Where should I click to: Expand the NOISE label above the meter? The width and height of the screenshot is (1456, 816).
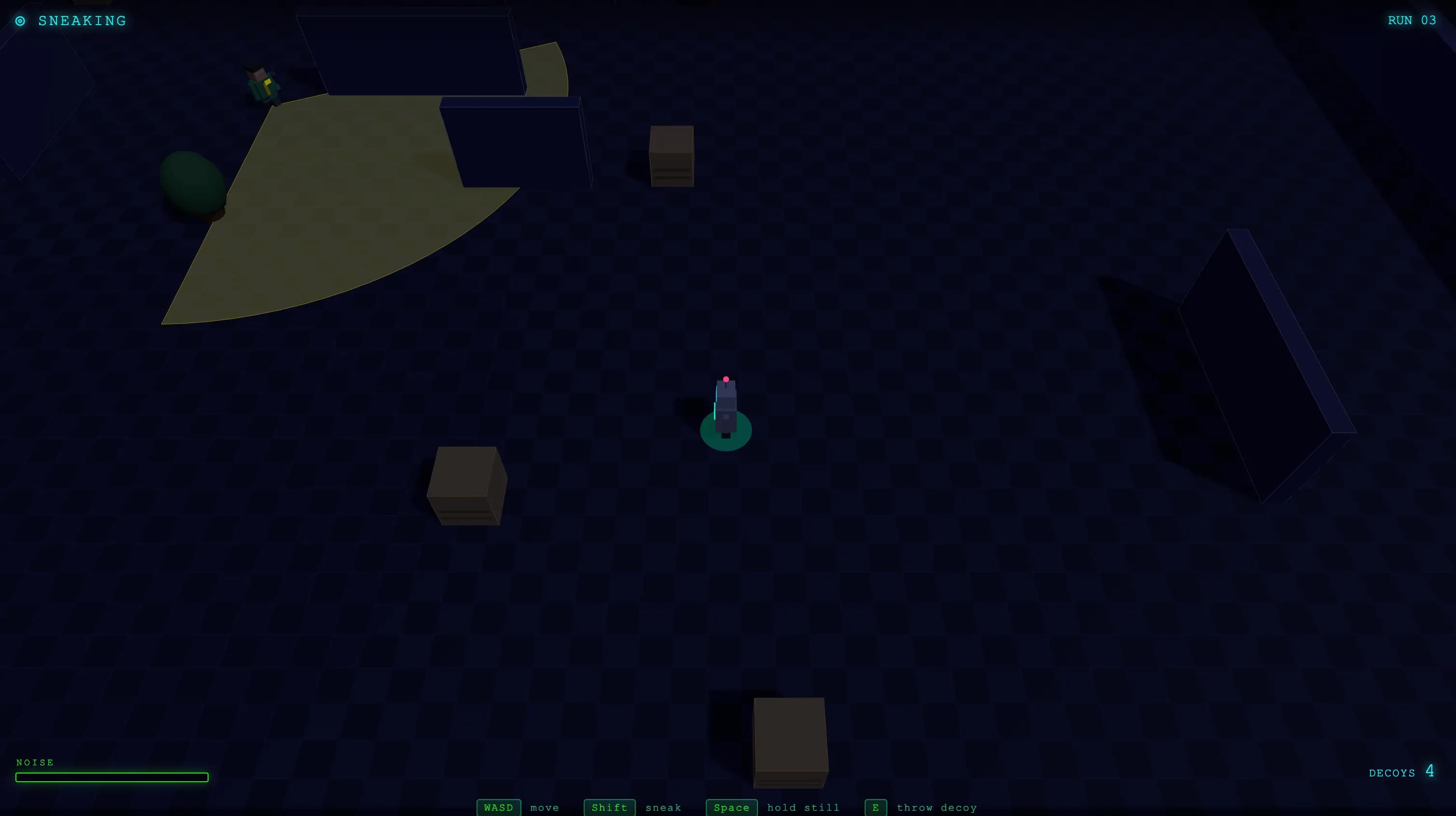(36, 762)
